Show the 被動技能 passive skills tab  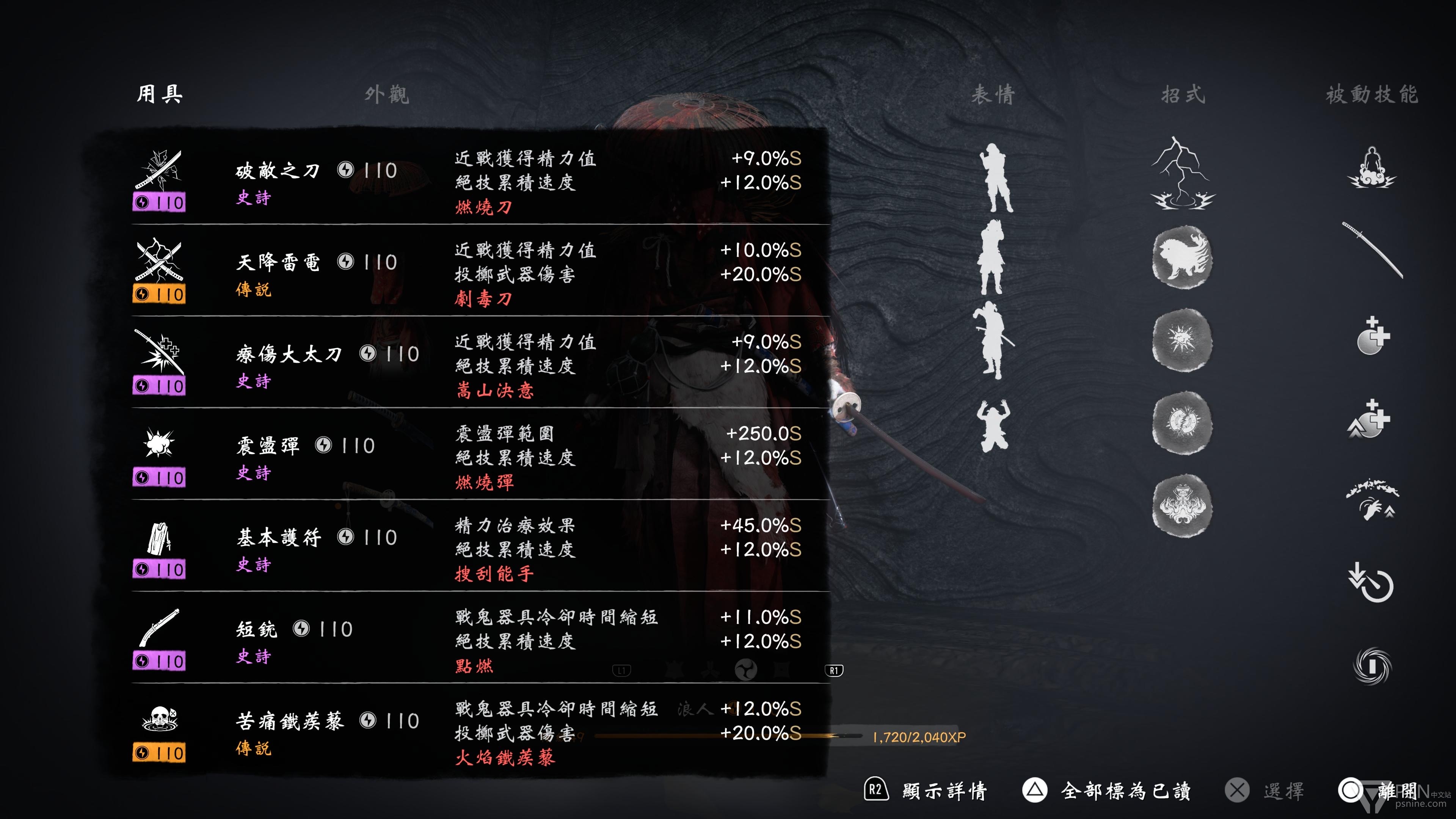pos(1372,94)
